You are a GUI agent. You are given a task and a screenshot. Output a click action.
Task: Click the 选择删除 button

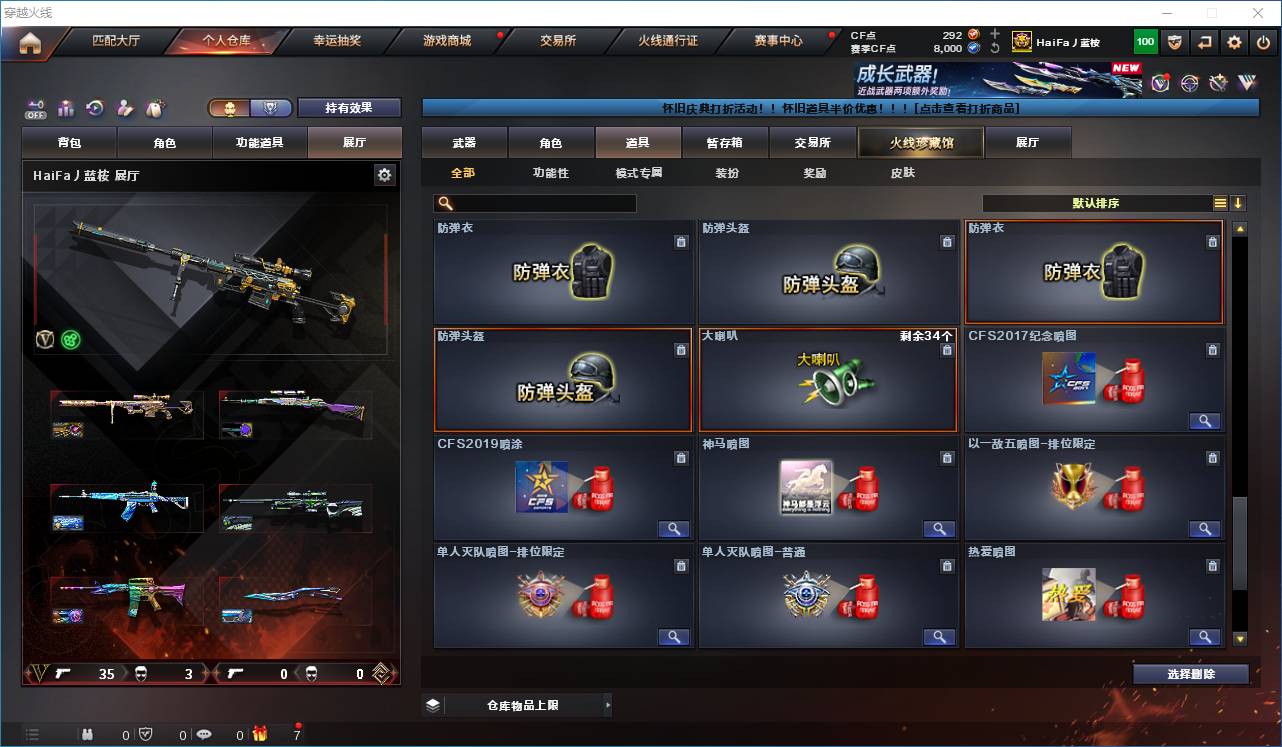pos(1191,673)
